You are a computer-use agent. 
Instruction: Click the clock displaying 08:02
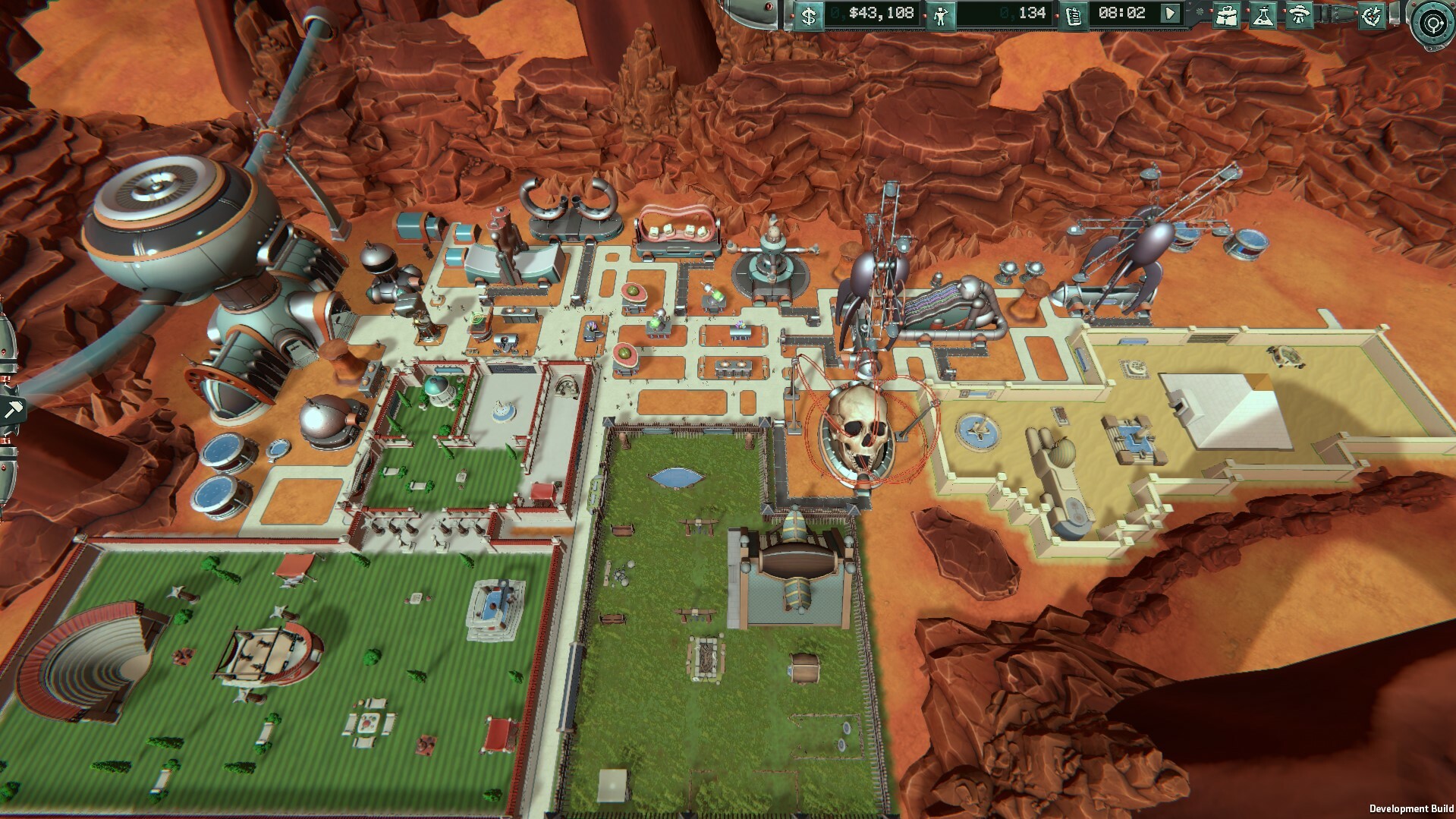tap(1123, 13)
